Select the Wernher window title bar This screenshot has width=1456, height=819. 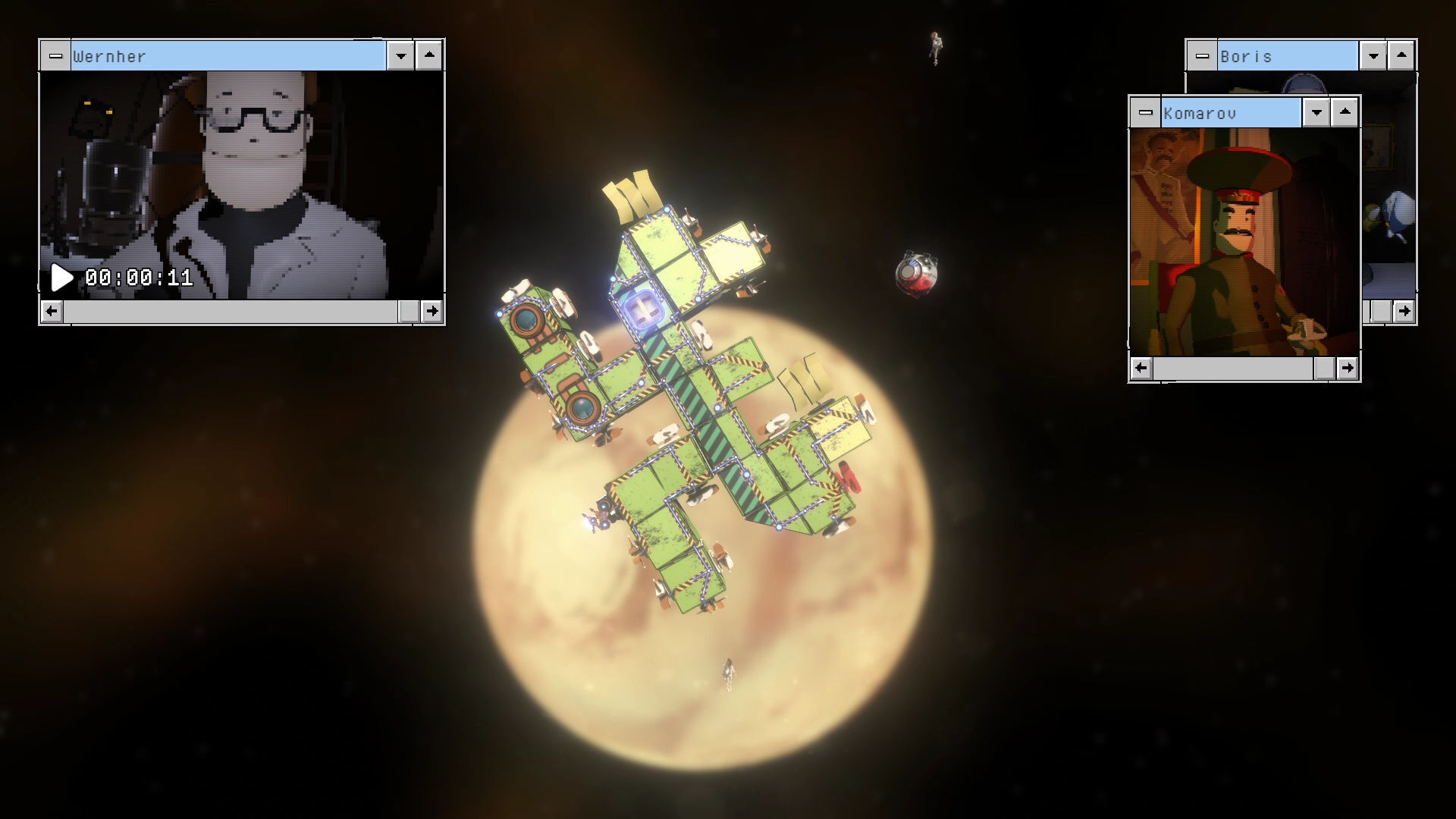coord(227,56)
